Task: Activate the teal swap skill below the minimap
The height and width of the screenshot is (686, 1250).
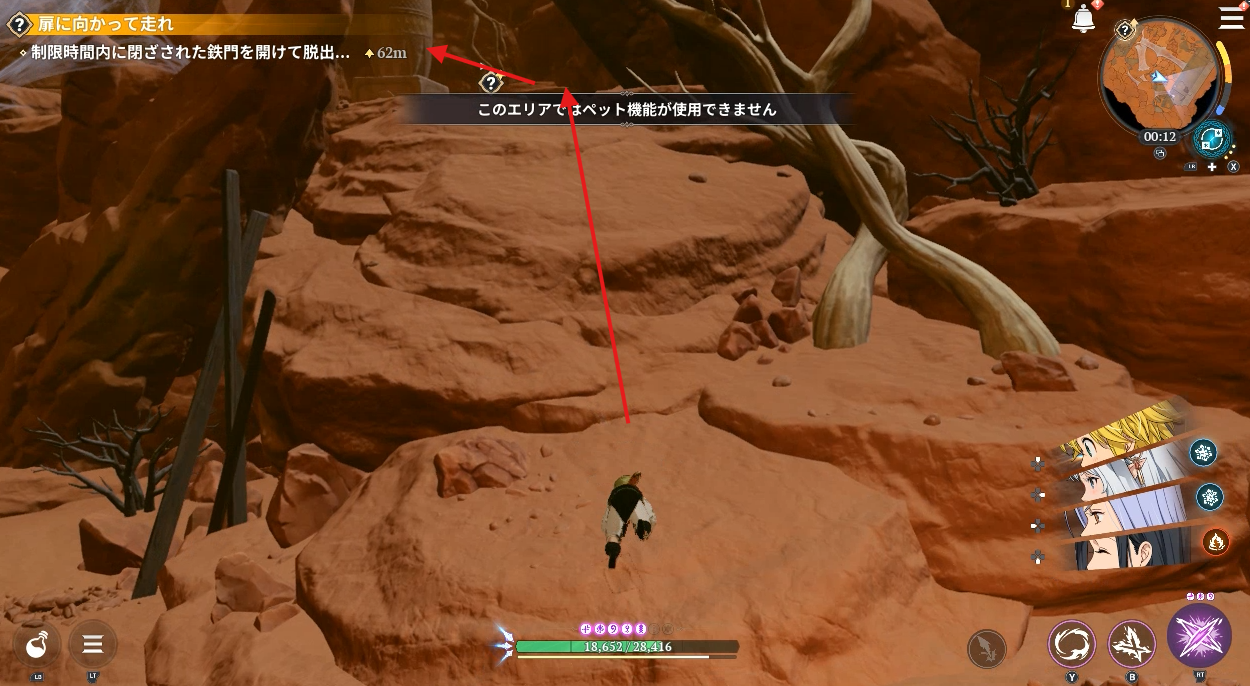Action: pos(1214,139)
